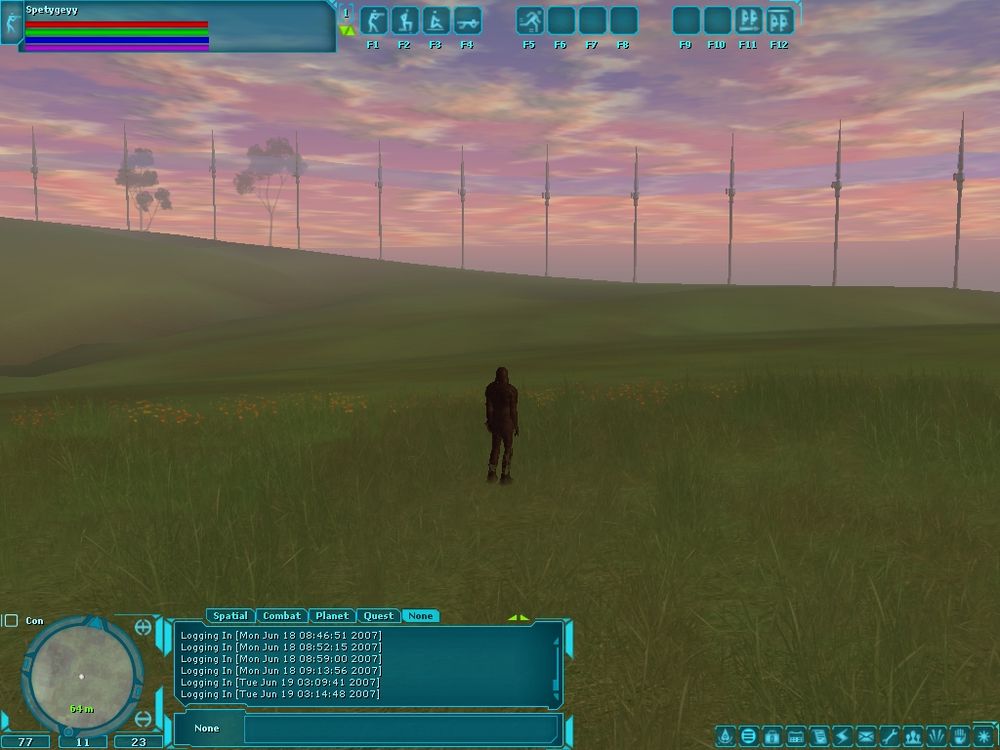Click the chat text input field
Viewport: 1000px width, 750px height.
coord(400,729)
